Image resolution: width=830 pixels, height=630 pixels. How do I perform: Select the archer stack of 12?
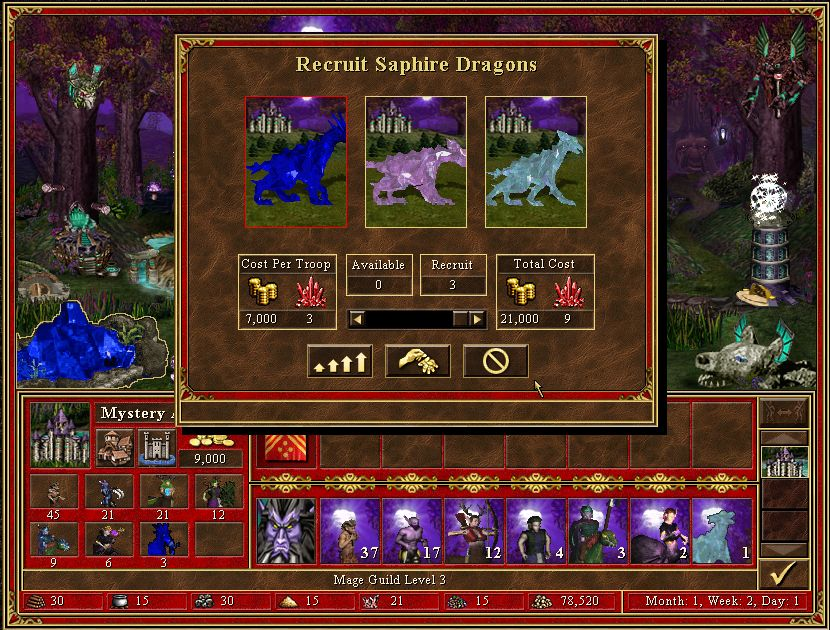pyautogui.click(x=473, y=532)
